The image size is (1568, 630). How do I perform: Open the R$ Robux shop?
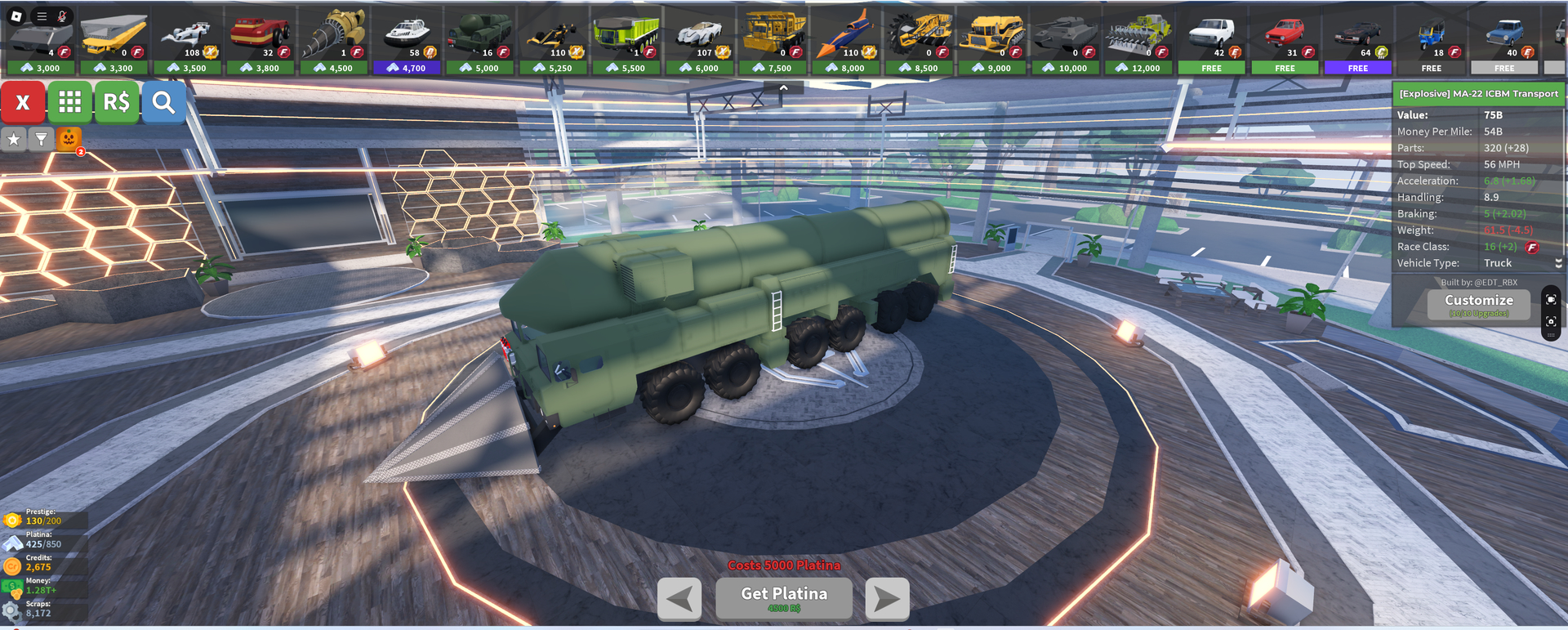click(x=117, y=102)
